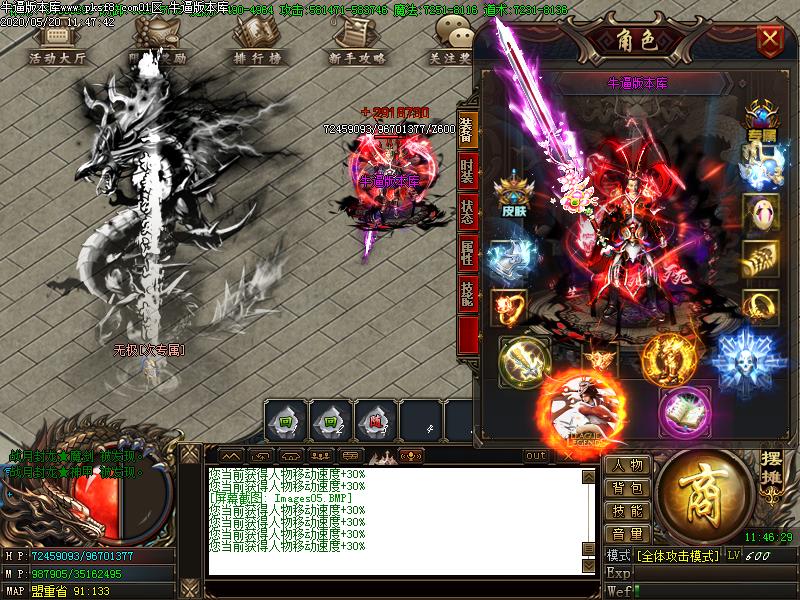This screenshot has height=600, width=800.
Task: Click the 技能 skills button near the shop
Action: (628, 512)
